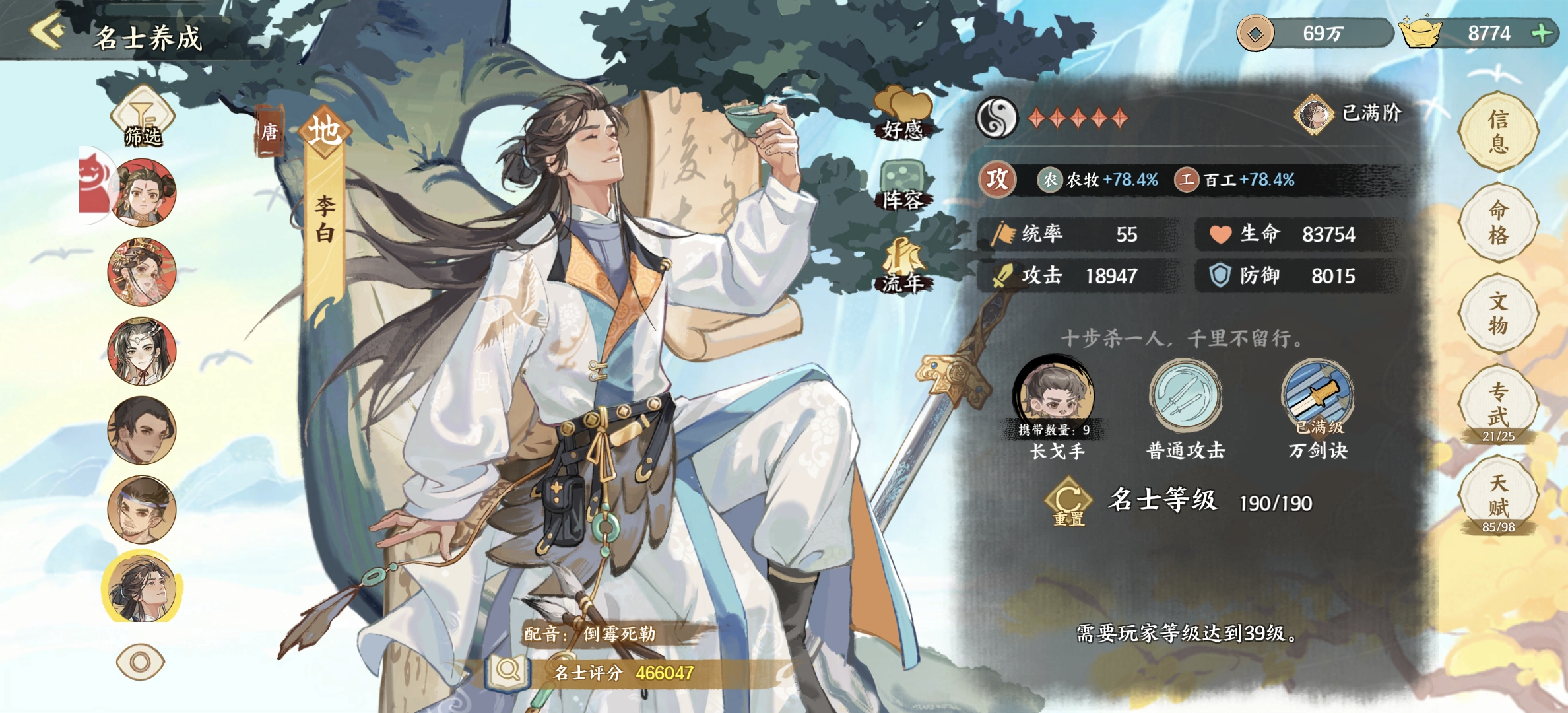The width and height of the screenshot is (1568, 713).
Task: Toggle the eye icon to hide interface
Action: coord(140,662)
